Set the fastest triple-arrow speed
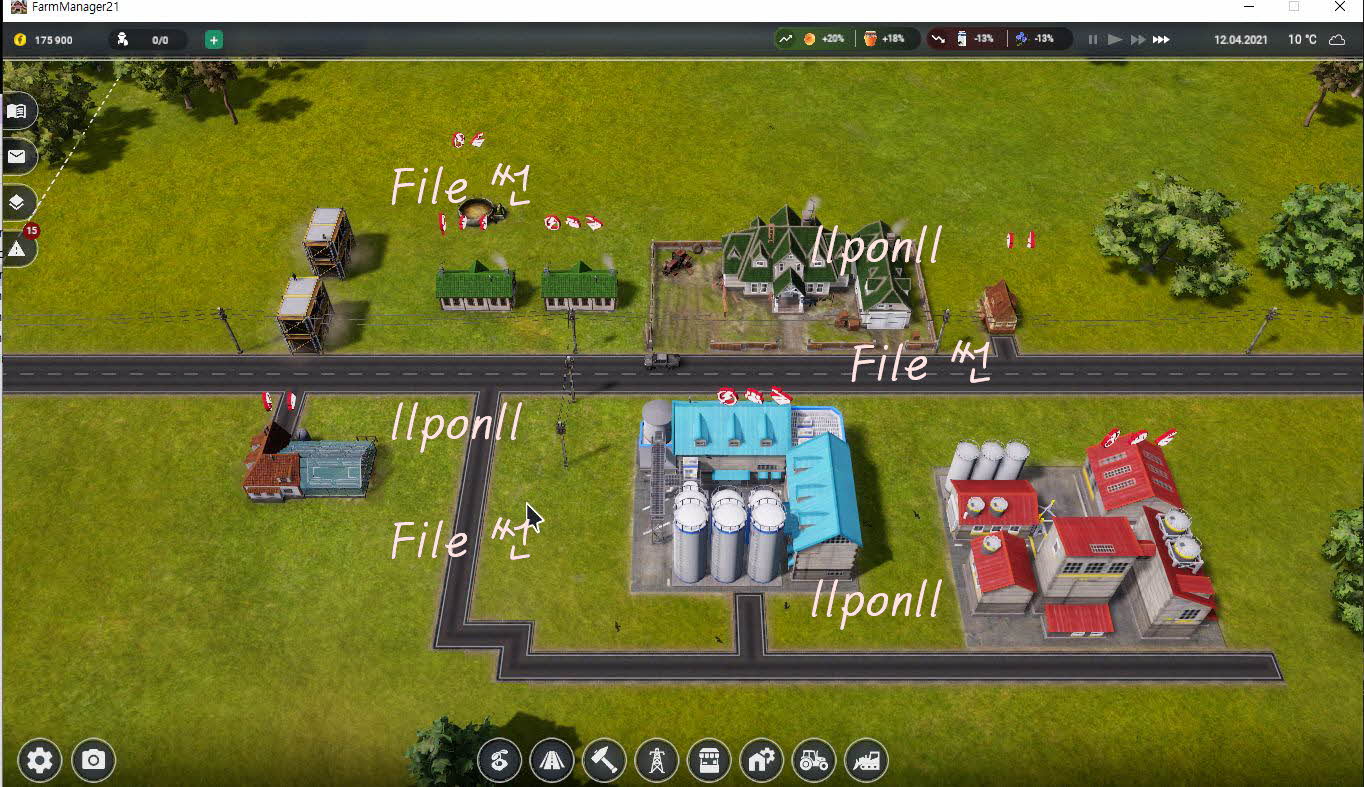 1161,40
